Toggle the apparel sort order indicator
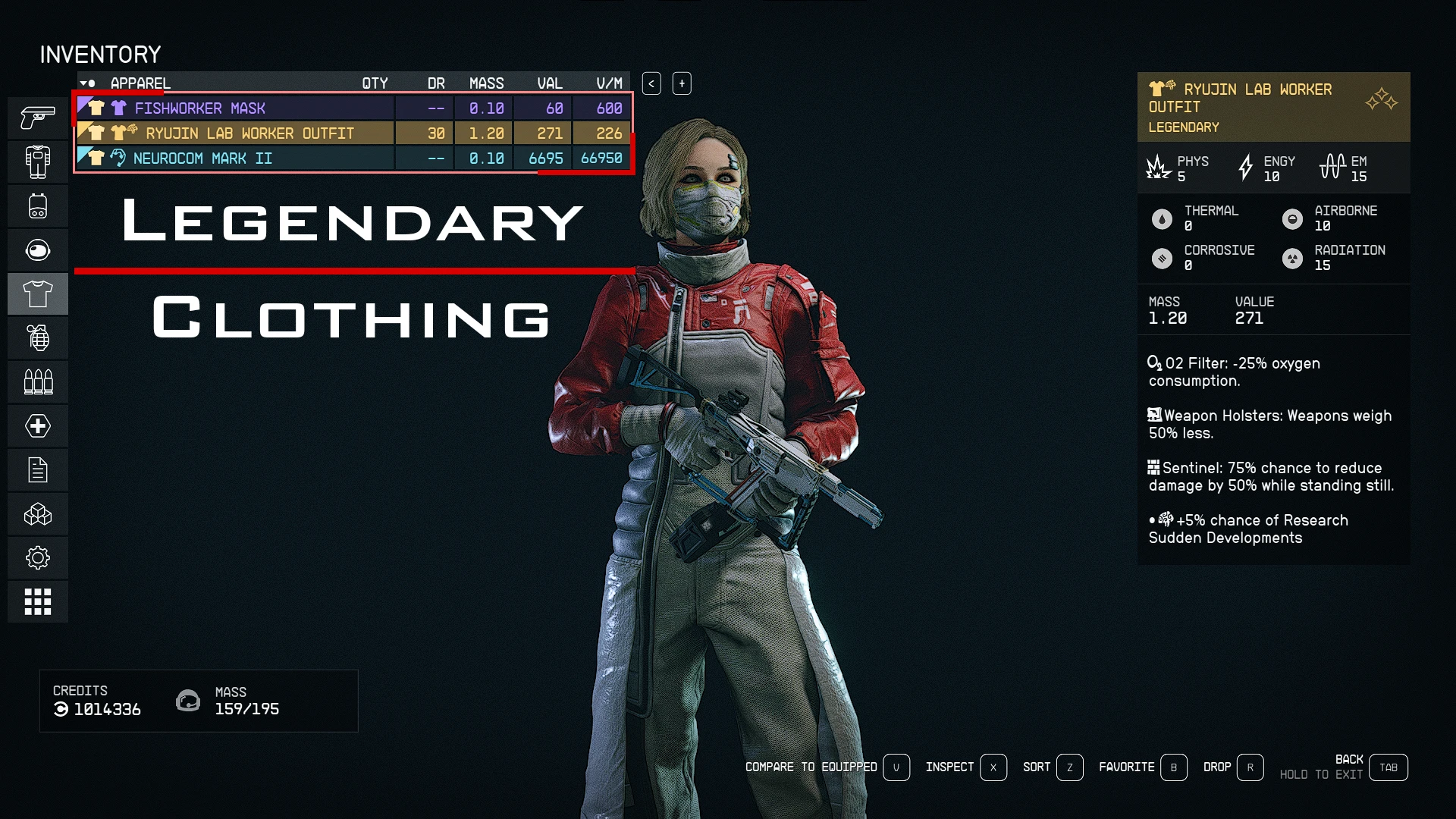The height and width of the screenshot is (819, 1456). coord(89,83)
